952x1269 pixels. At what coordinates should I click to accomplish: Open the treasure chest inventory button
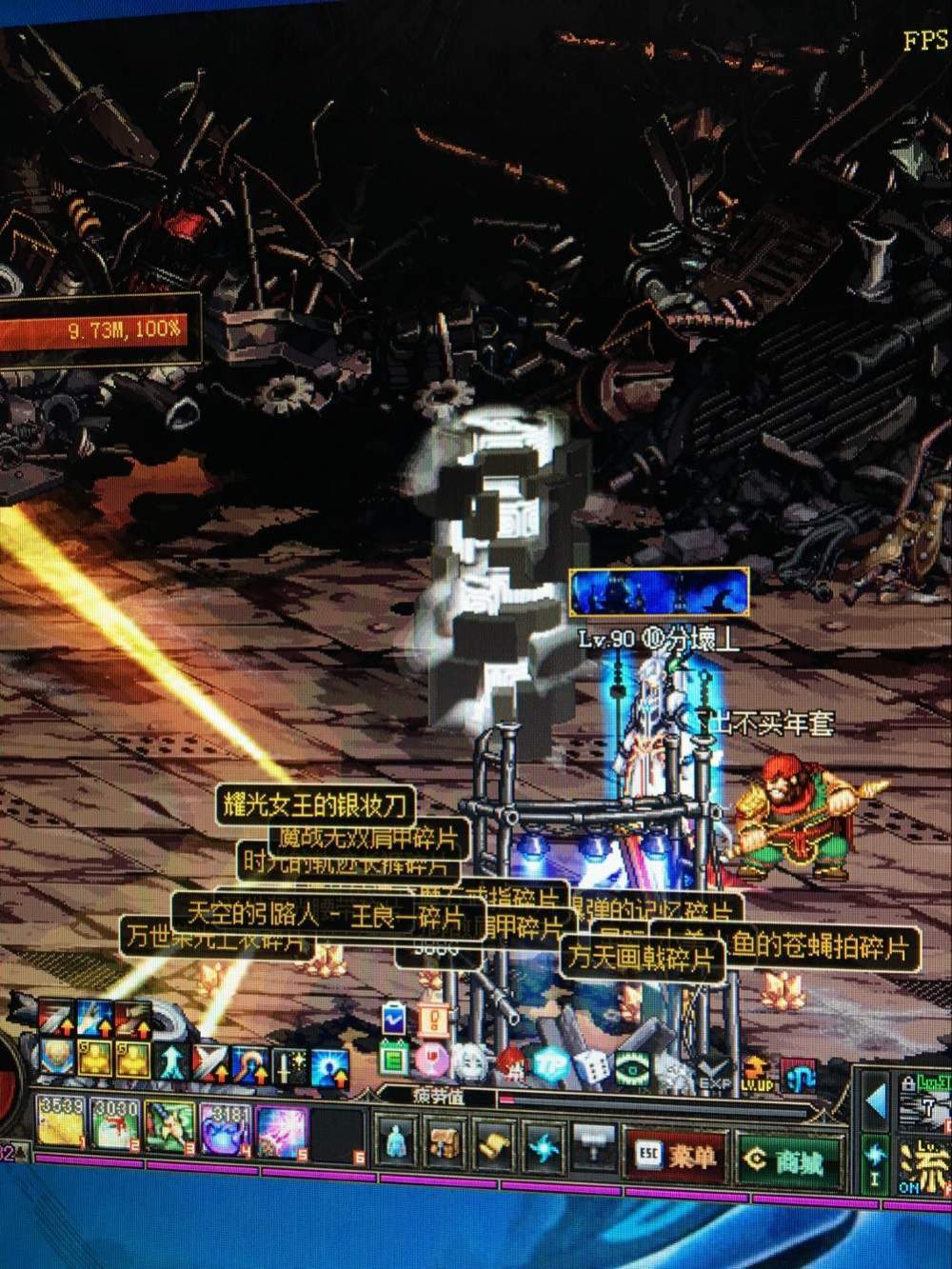click(444, 1140)
